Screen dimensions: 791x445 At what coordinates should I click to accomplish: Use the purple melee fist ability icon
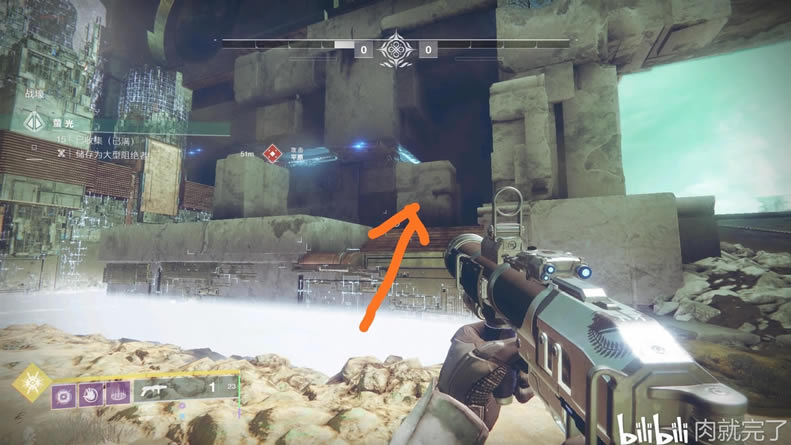91,395
